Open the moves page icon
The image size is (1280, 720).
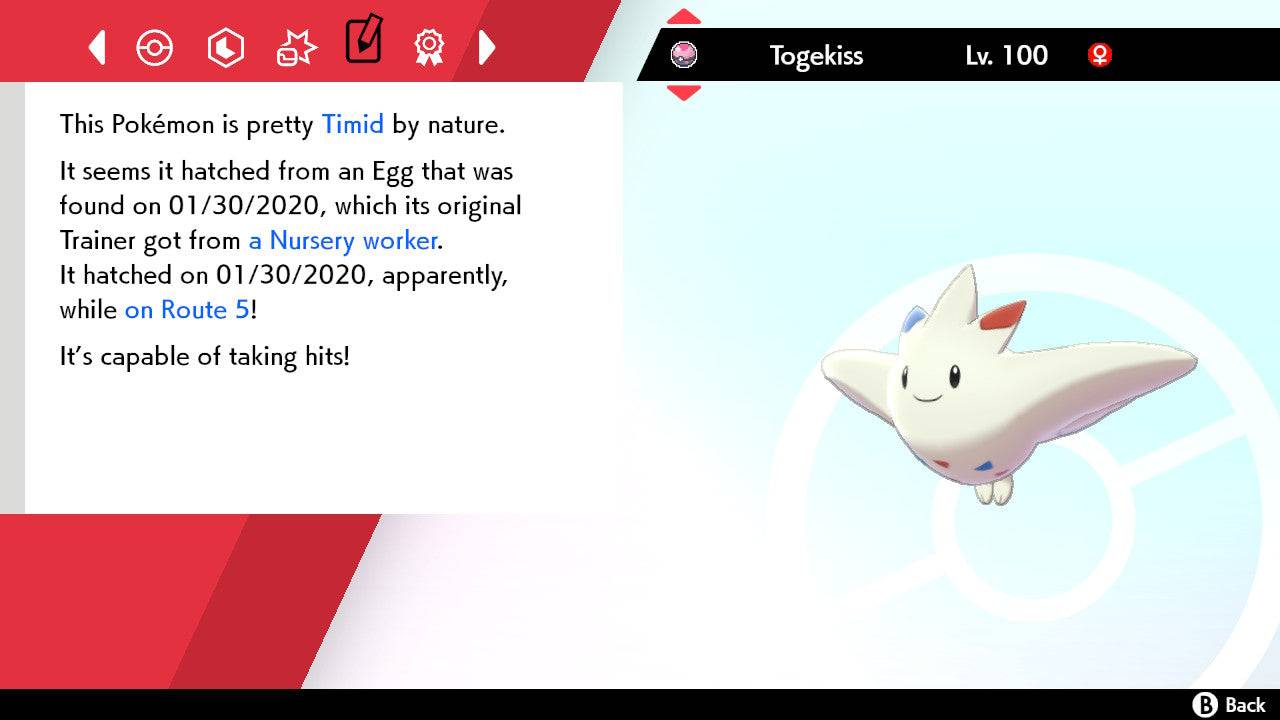[x=296, y=47]
